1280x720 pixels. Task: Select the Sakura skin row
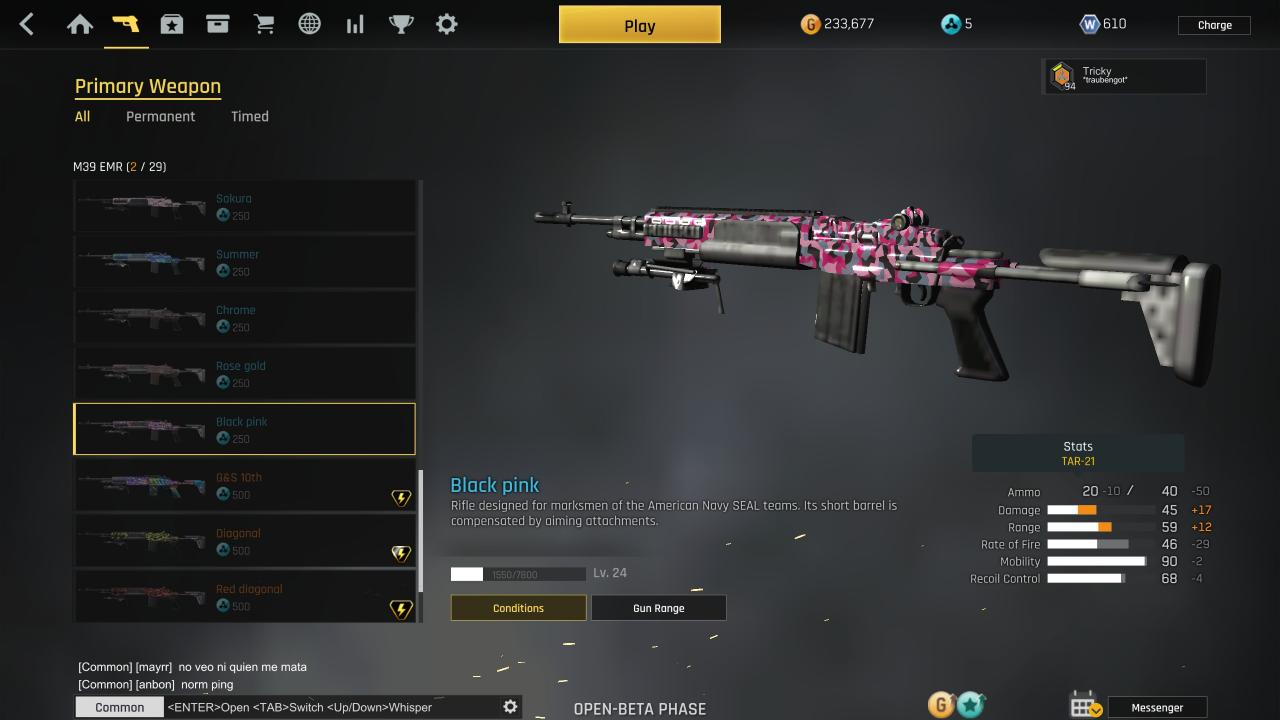tap(245, 206)
